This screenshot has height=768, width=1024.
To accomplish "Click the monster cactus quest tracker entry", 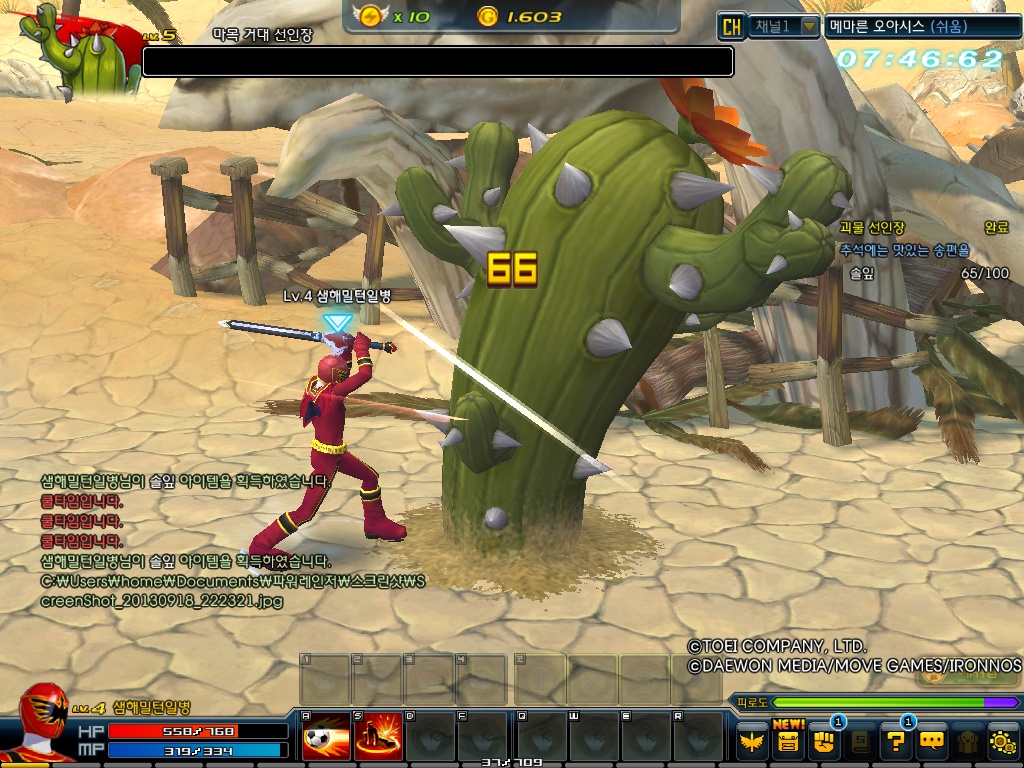I will 868,228.
